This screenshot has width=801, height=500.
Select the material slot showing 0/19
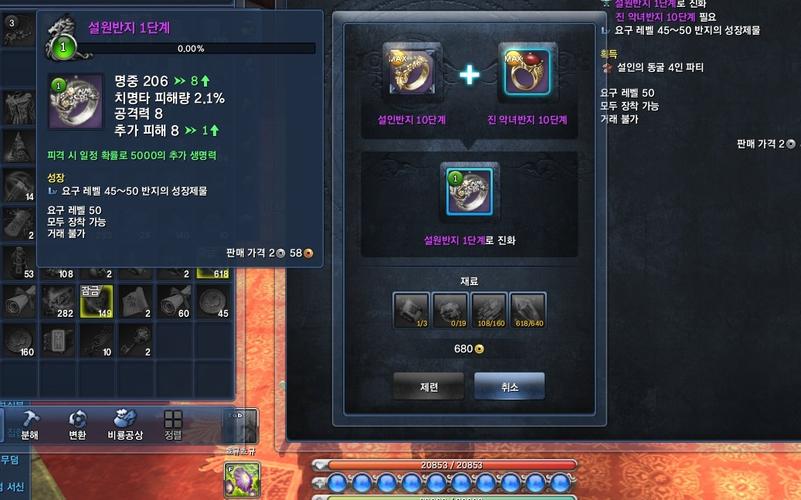click(x=450, y=310)
